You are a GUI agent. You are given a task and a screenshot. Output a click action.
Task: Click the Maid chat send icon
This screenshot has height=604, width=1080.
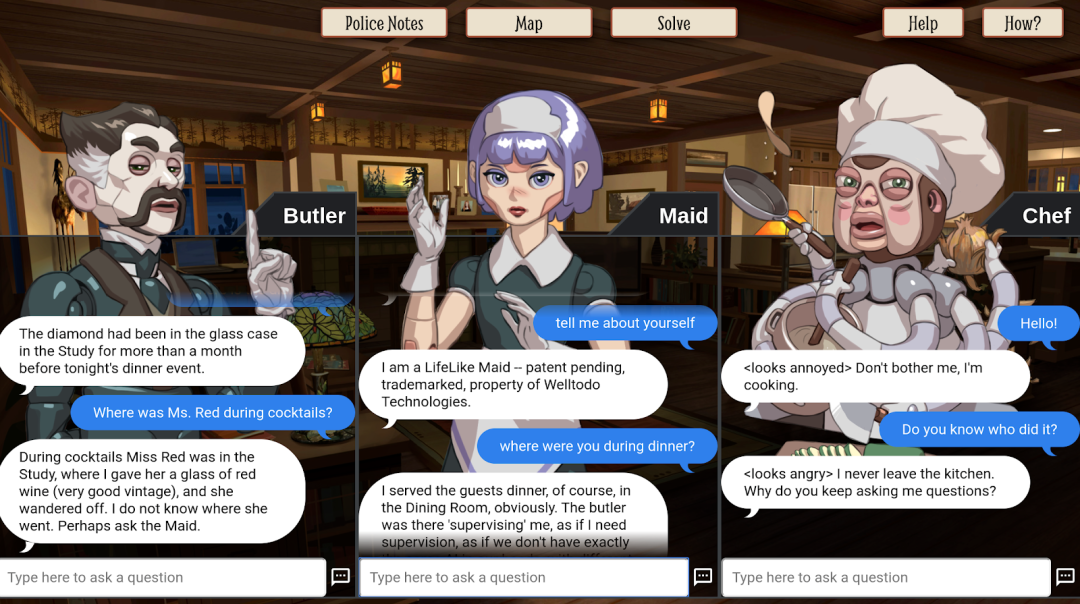[x=703, y=577]
